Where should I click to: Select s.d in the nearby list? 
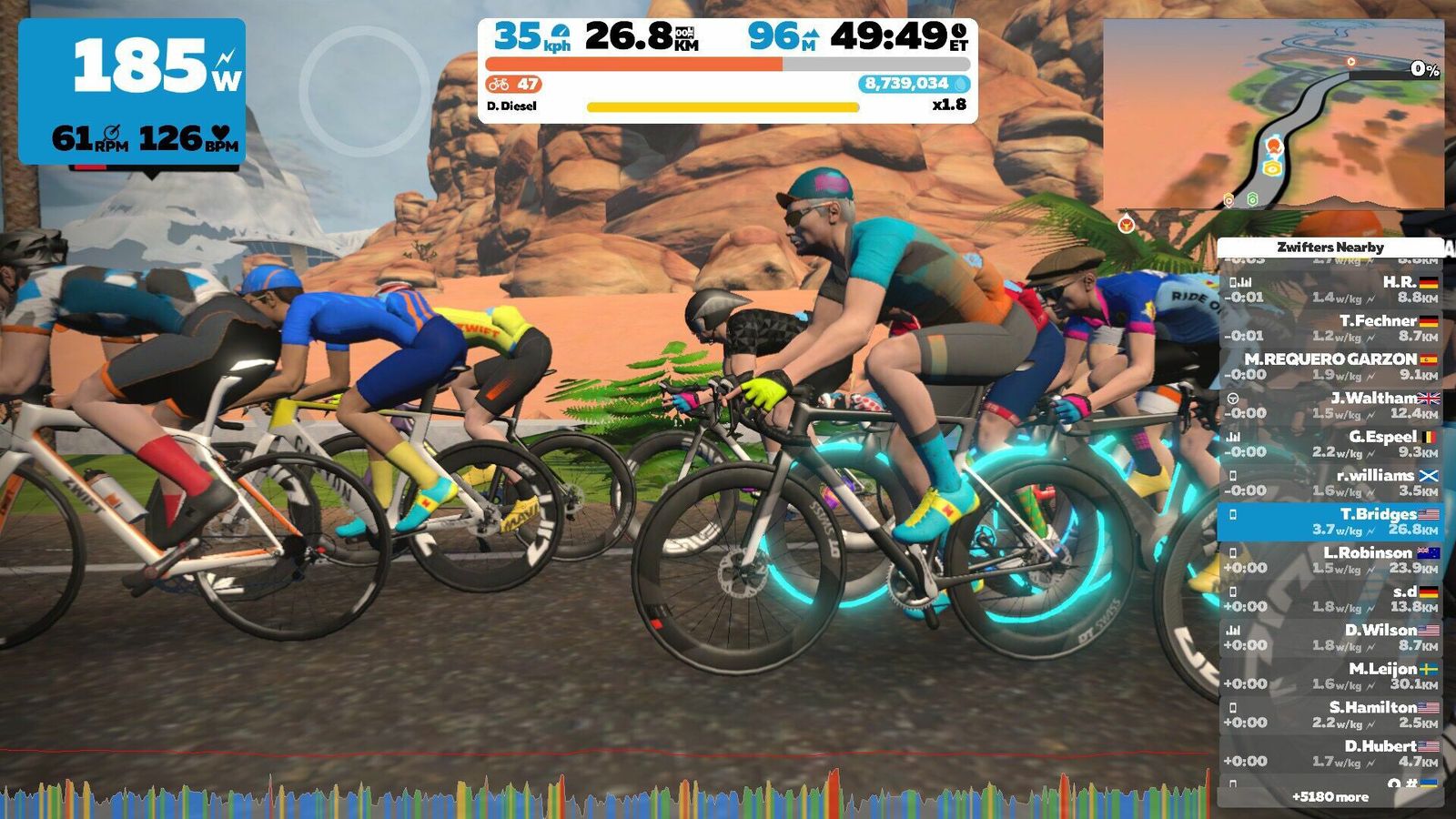1330,599
